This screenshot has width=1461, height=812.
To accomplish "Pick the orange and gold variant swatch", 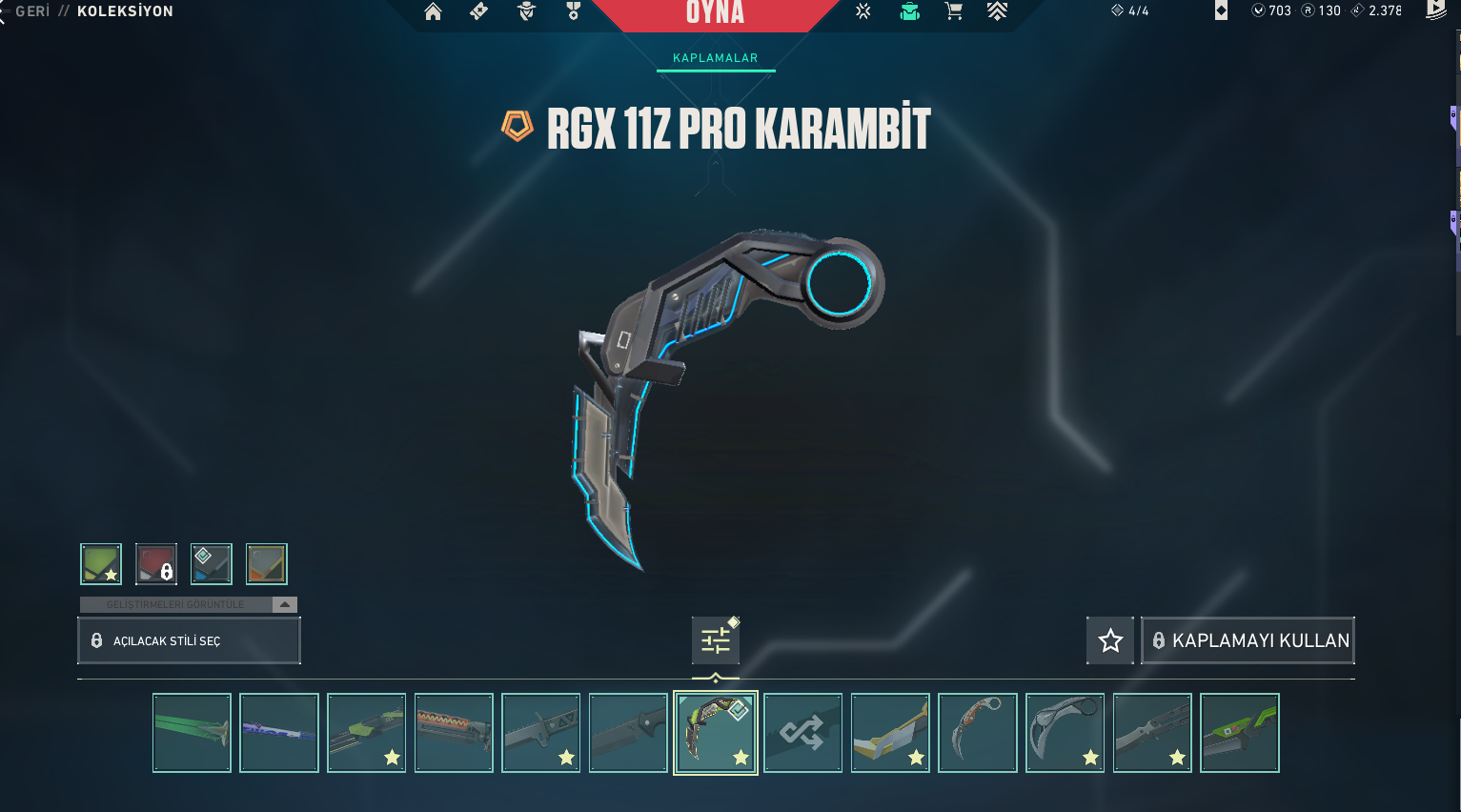I will coord(267,564).
